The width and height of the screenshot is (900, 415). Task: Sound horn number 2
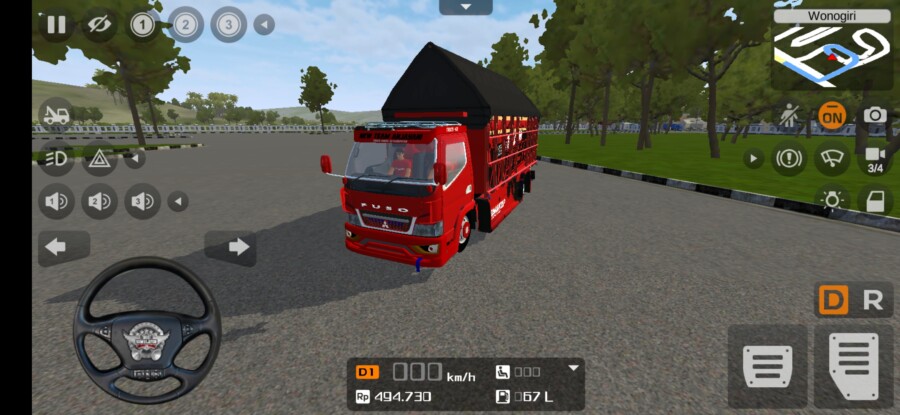click(99, 202)
